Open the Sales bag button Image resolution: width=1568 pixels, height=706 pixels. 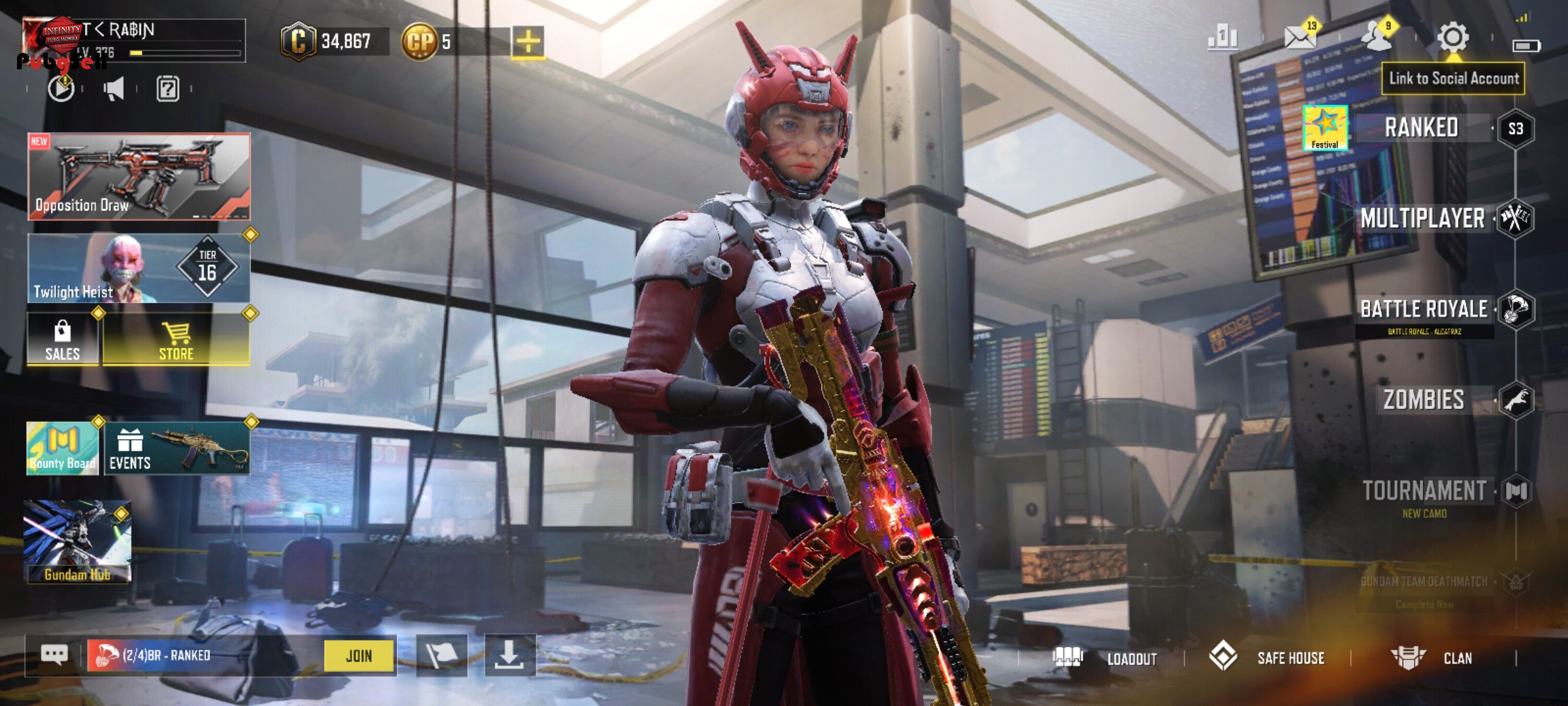[x=63, y=339]
